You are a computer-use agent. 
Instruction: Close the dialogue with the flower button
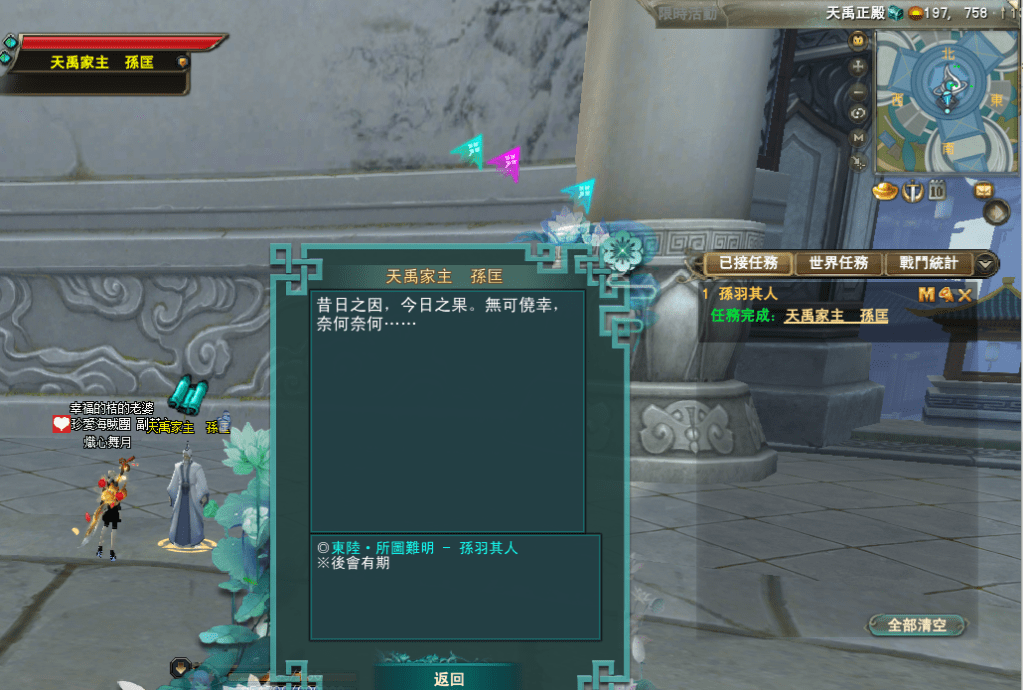[x=622, y=249]
